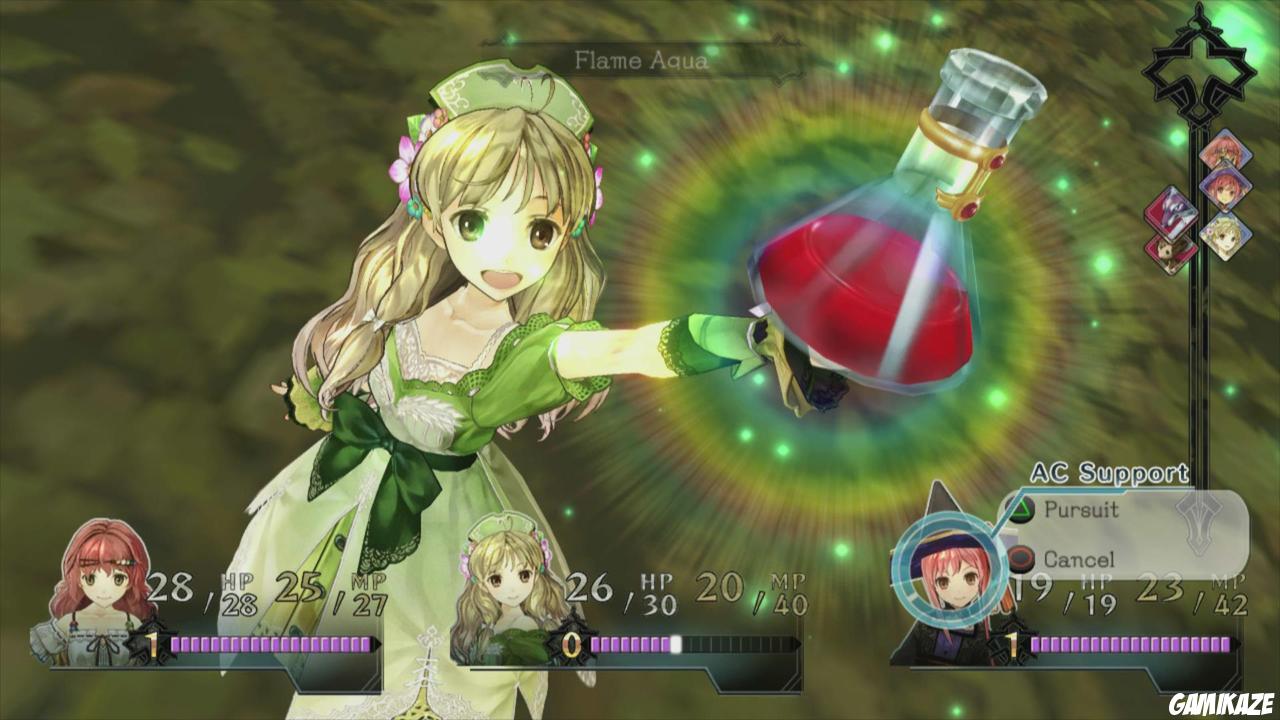Select Wilbell's AC counter showing 1
This screenshot has height=720, width=1280.
click(1013, 642)
